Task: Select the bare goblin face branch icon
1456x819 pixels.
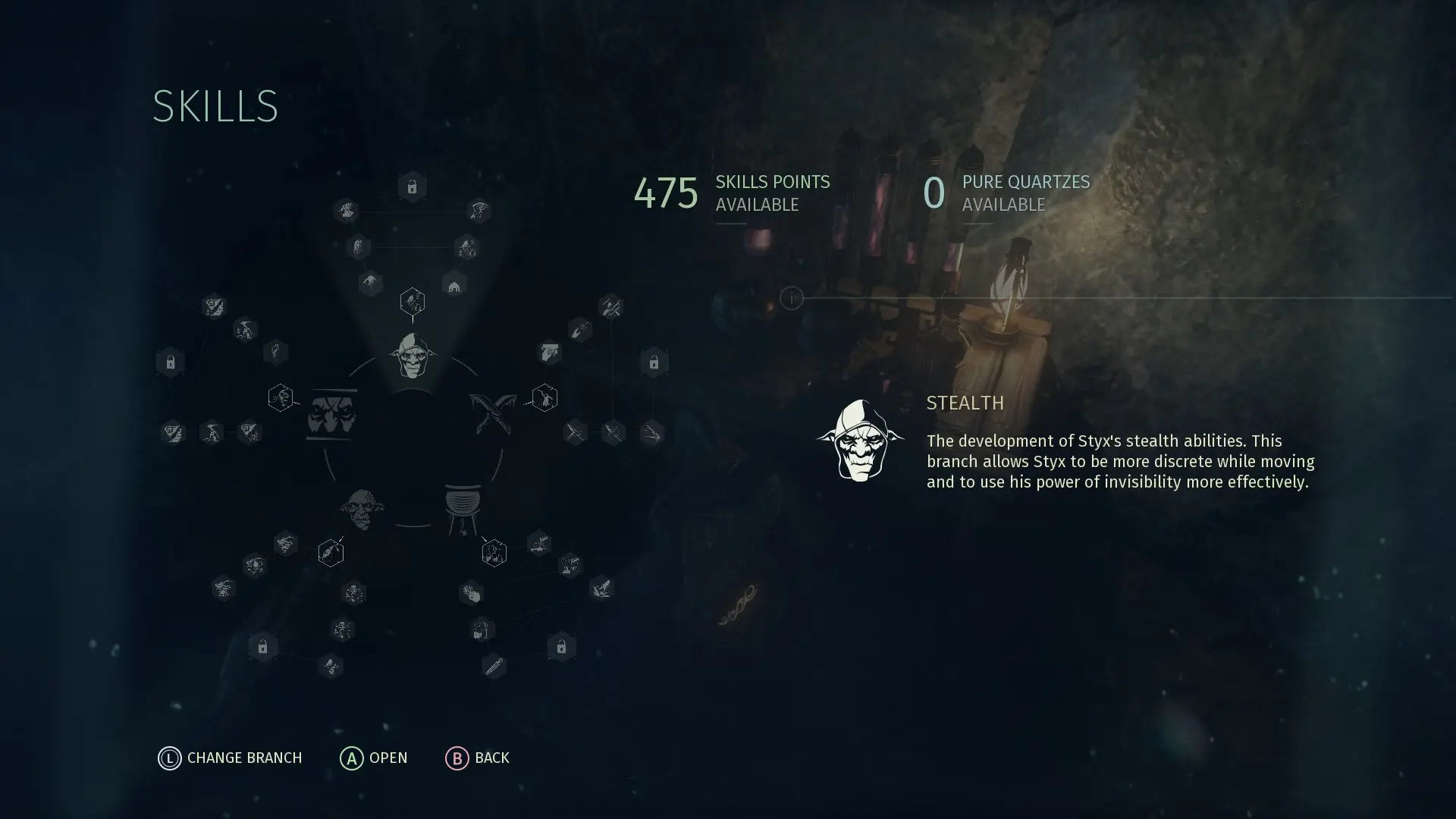Action: (x=362, y=508)
